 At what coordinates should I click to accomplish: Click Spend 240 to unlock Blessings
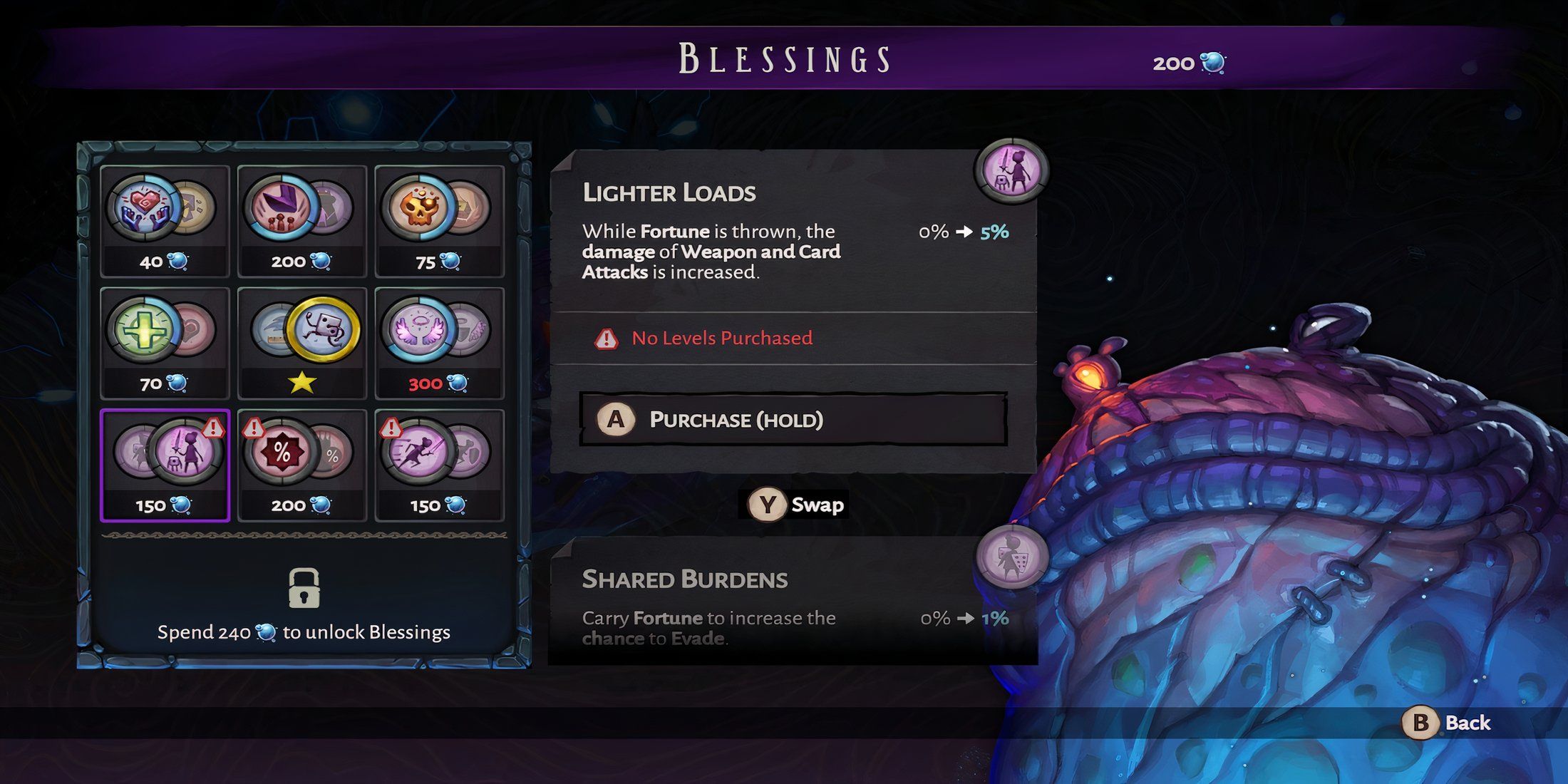304,632
